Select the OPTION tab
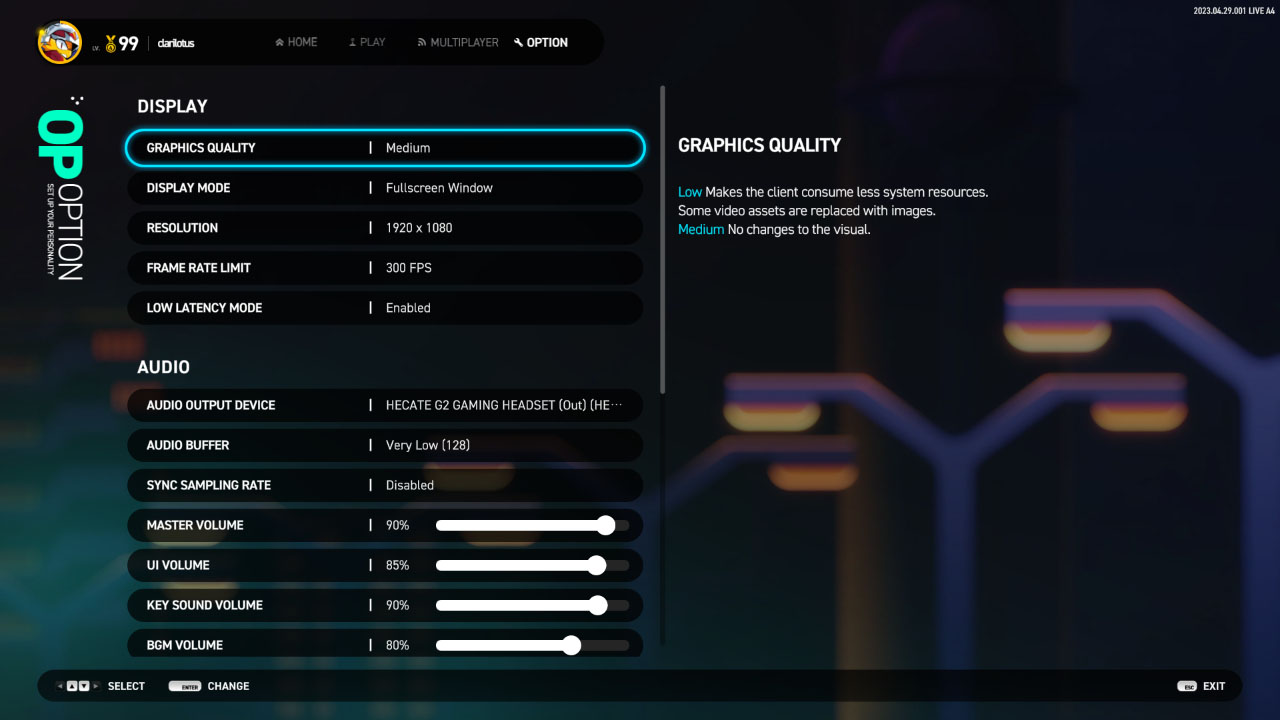Image resolution: width=1280 pixels, height=720 pixels. (541, 43)
